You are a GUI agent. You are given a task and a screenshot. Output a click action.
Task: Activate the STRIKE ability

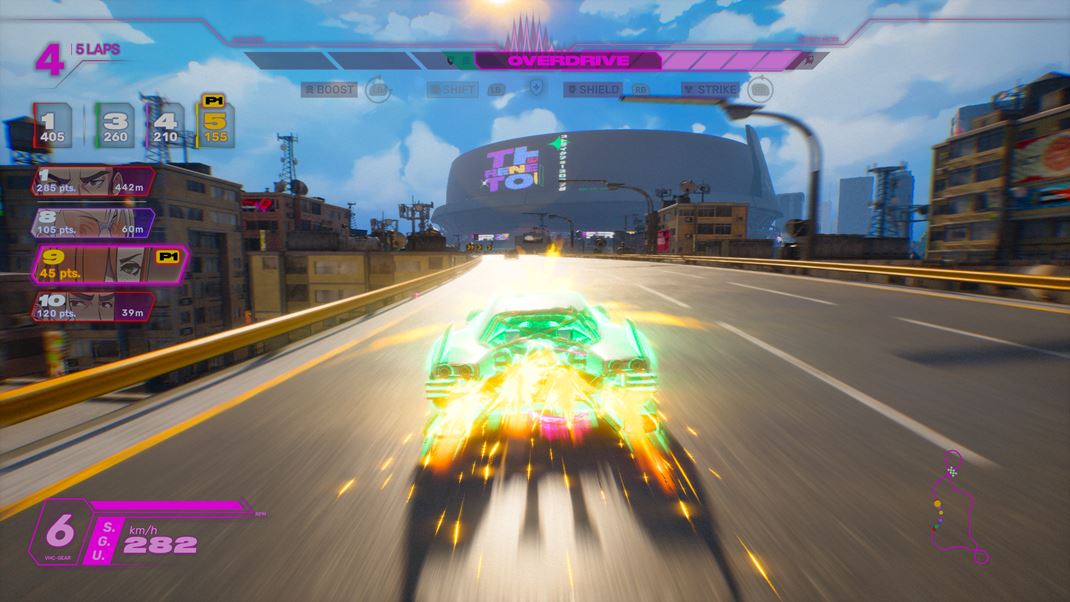point(710,90)
